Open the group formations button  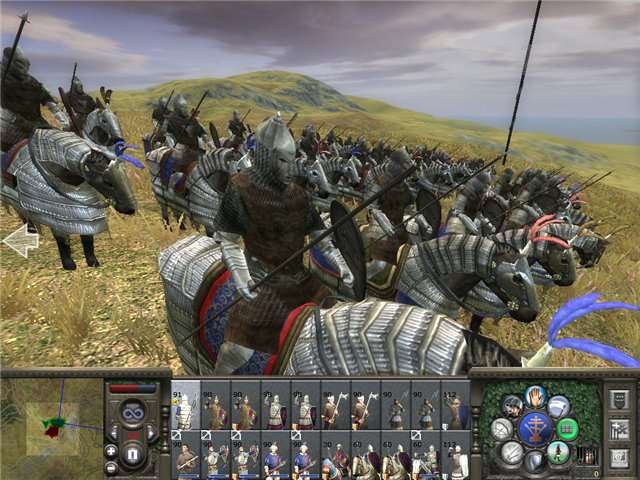pos(618,430)
